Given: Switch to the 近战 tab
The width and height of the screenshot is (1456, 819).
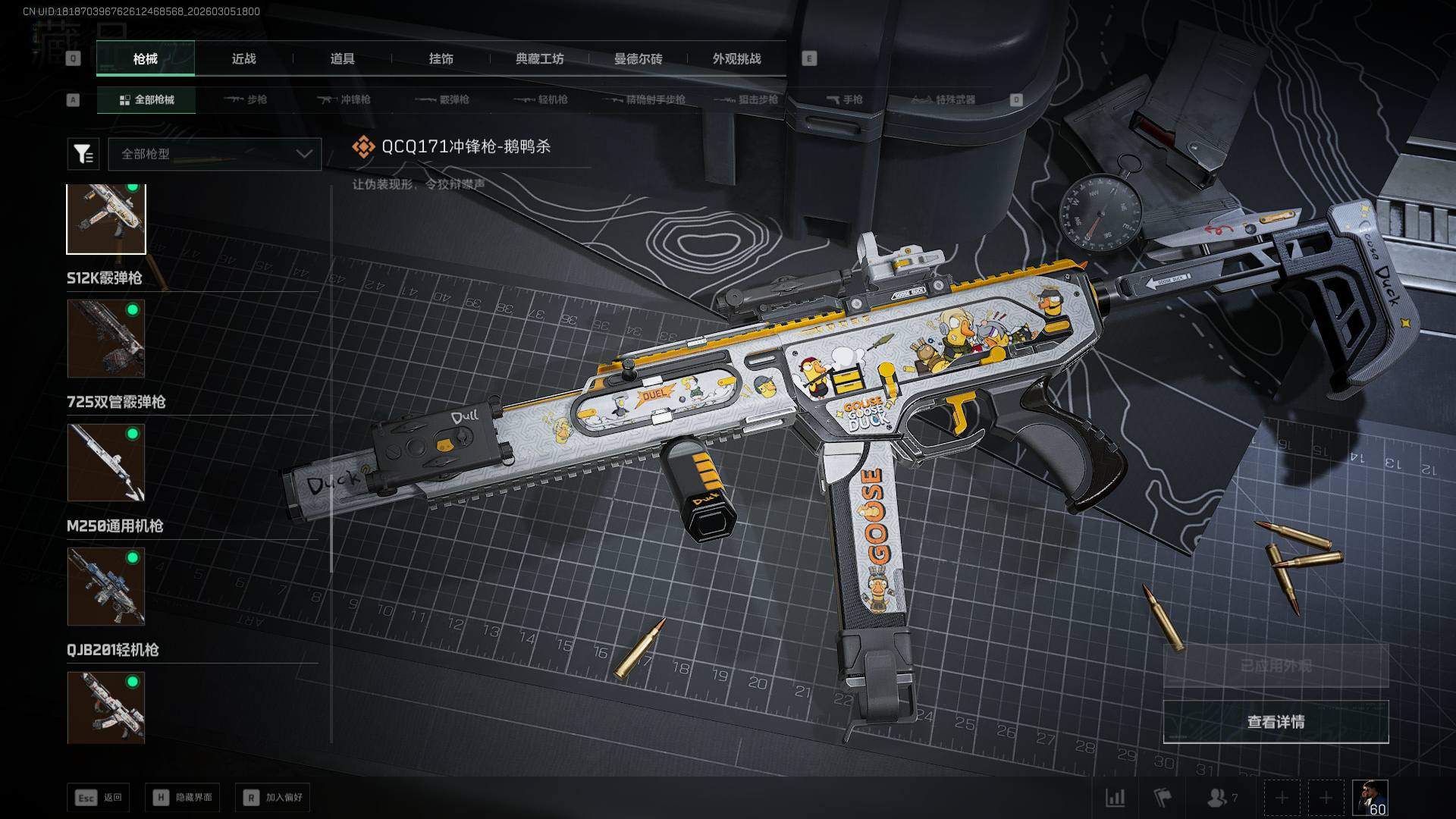Looking at the screenshot, I should 243,58.
